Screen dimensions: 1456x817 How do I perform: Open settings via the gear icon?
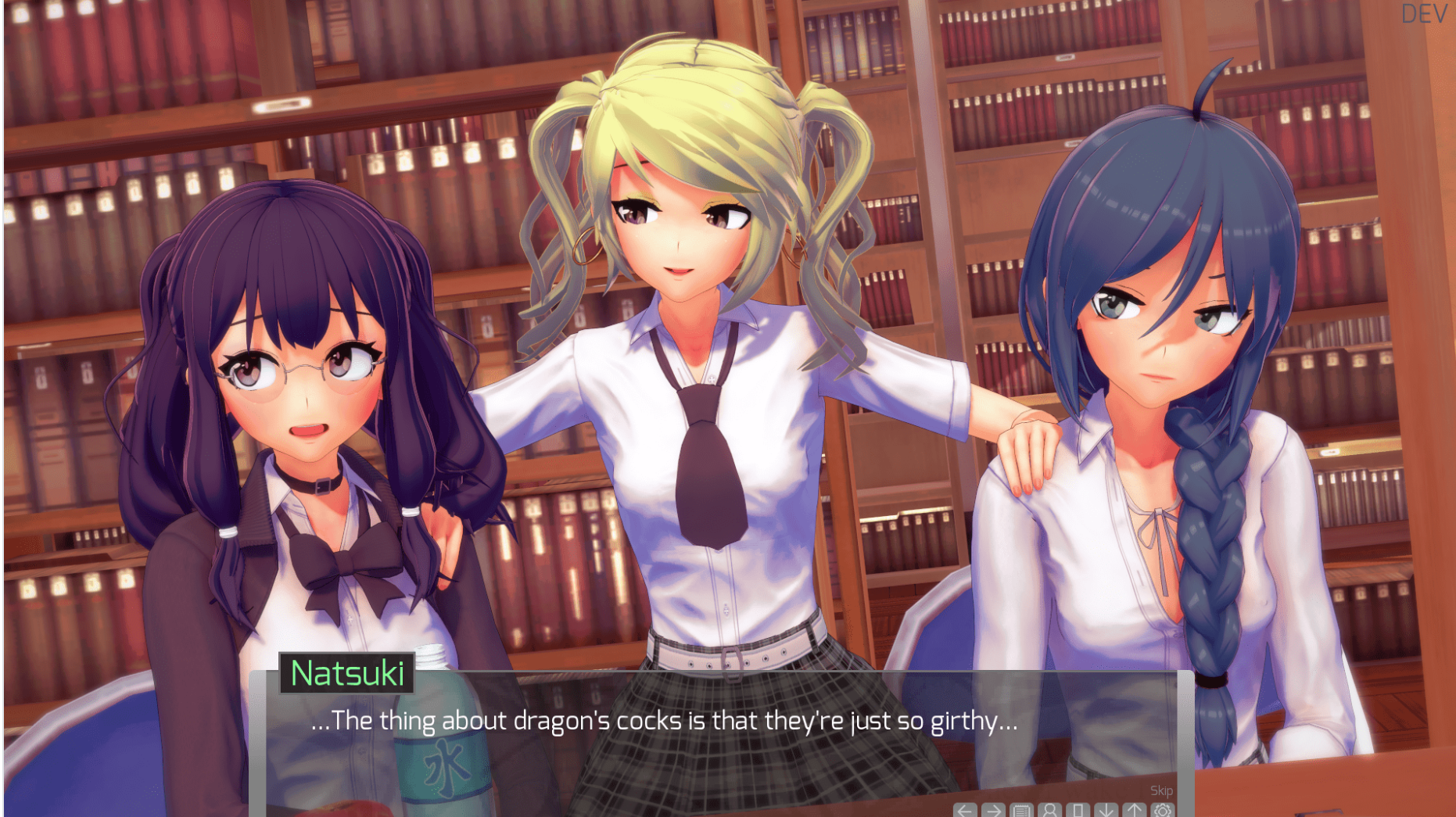tap(1163, 811)
